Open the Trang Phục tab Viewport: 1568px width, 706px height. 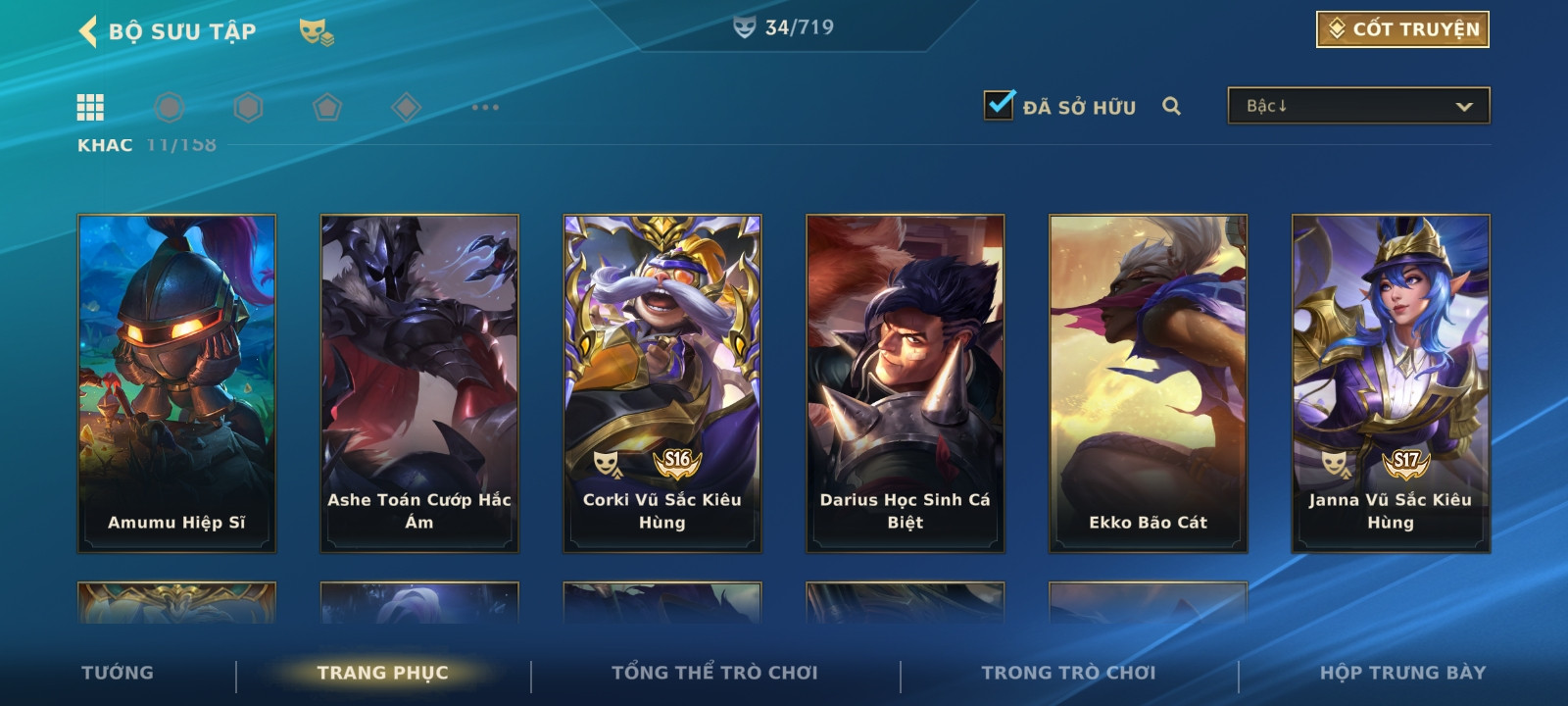(382, 673)
